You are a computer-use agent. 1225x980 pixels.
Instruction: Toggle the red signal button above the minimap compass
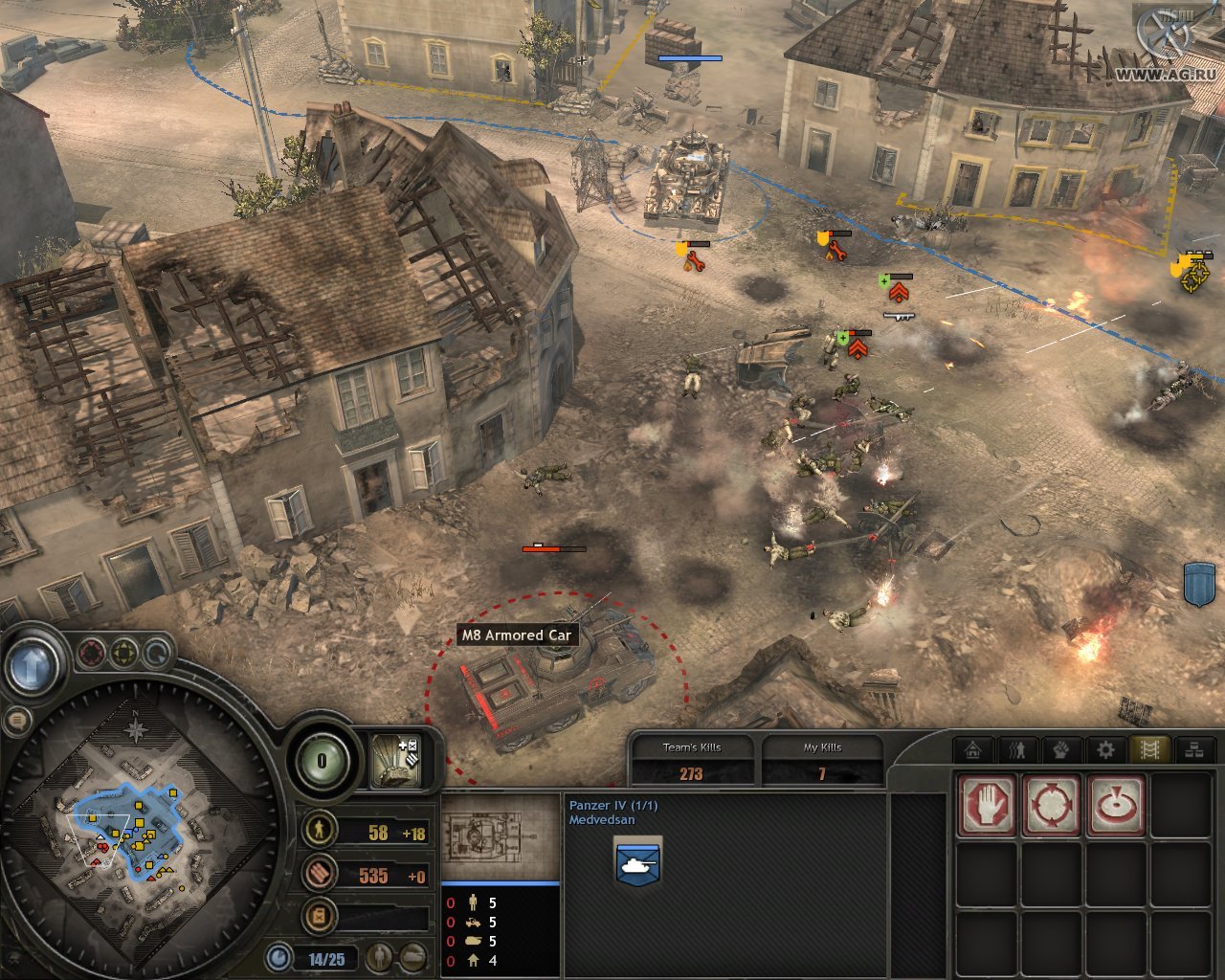coord(90,654)
